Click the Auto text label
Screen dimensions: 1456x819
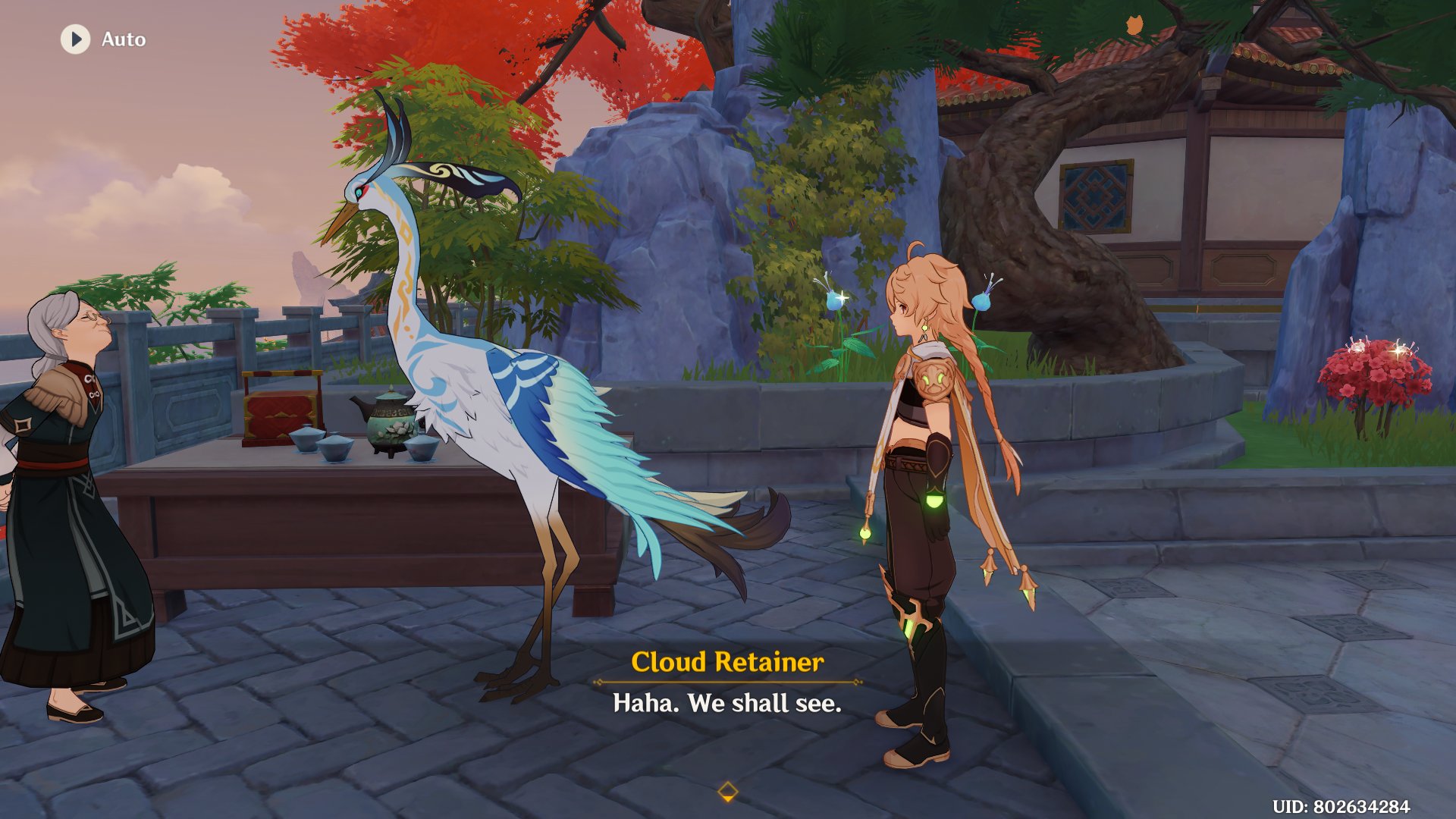(x=124, y=39)
